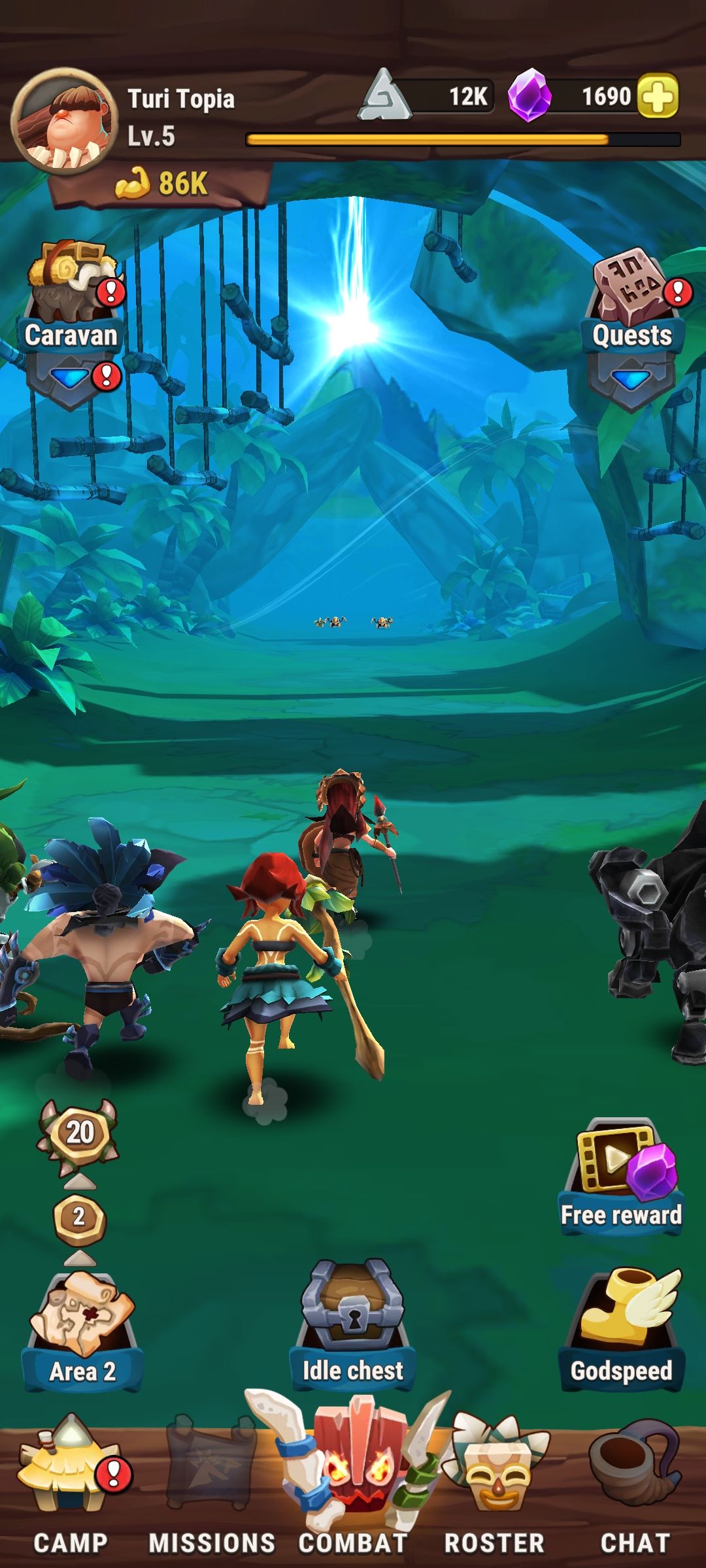This screenshot has width=706, height=1568.
Task: Expand the dropdown arrow under Caravan
Action: coord(69,379)
